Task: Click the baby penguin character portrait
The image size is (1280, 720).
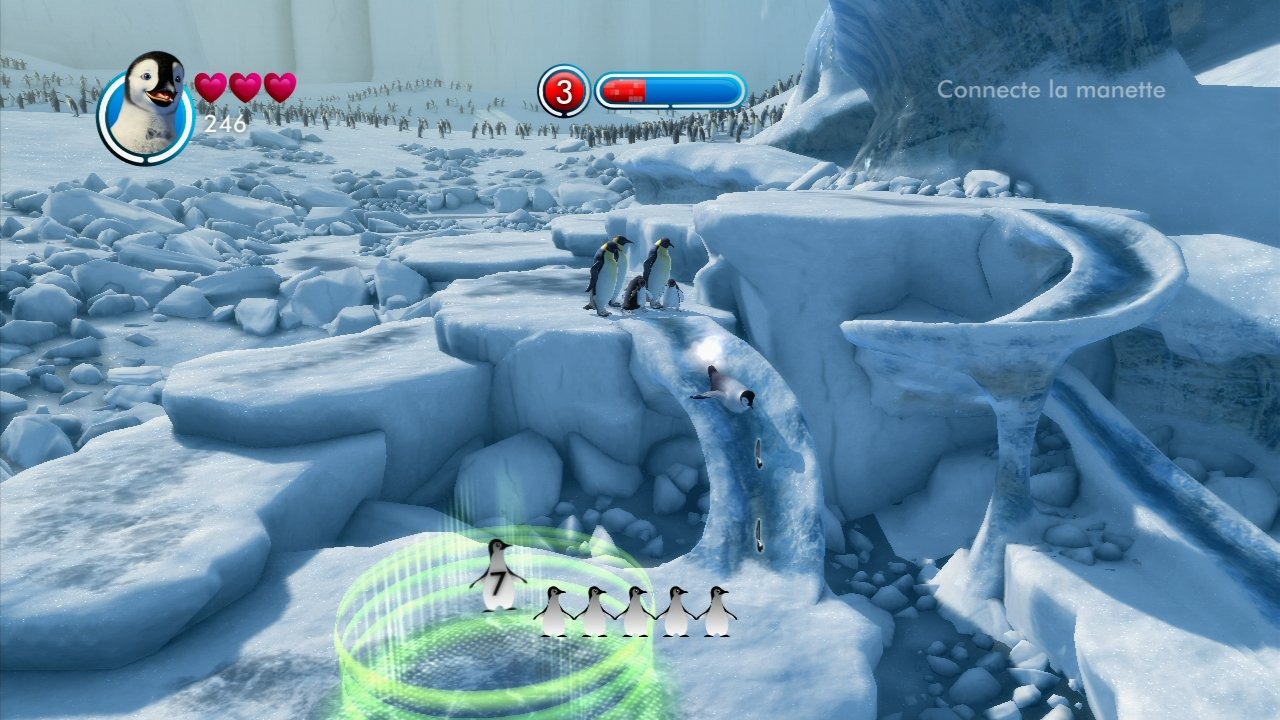Action: 146,105
